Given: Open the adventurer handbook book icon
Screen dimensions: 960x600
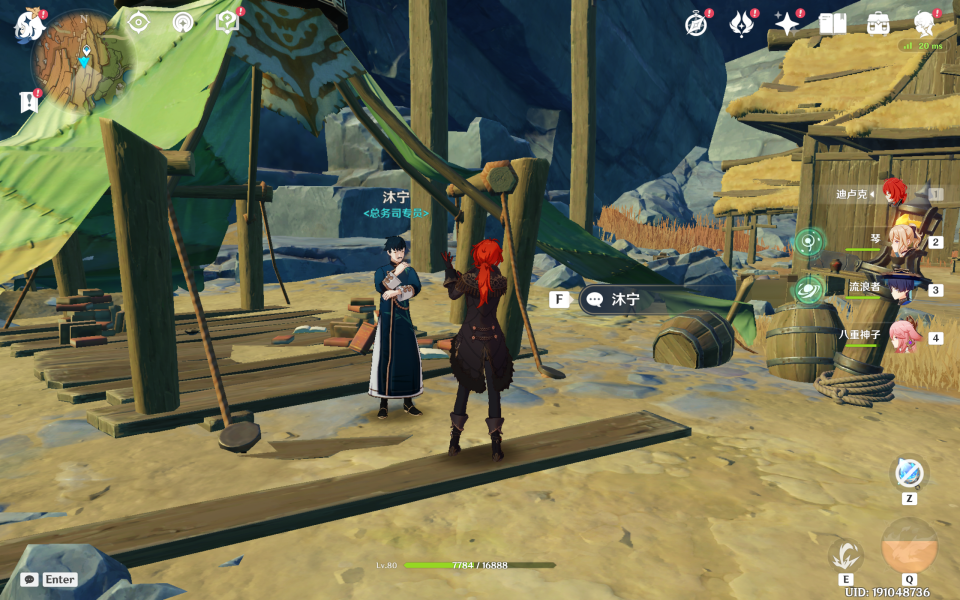Looking at the screenshot, I should pyautogui.click(x=832, y=24).
